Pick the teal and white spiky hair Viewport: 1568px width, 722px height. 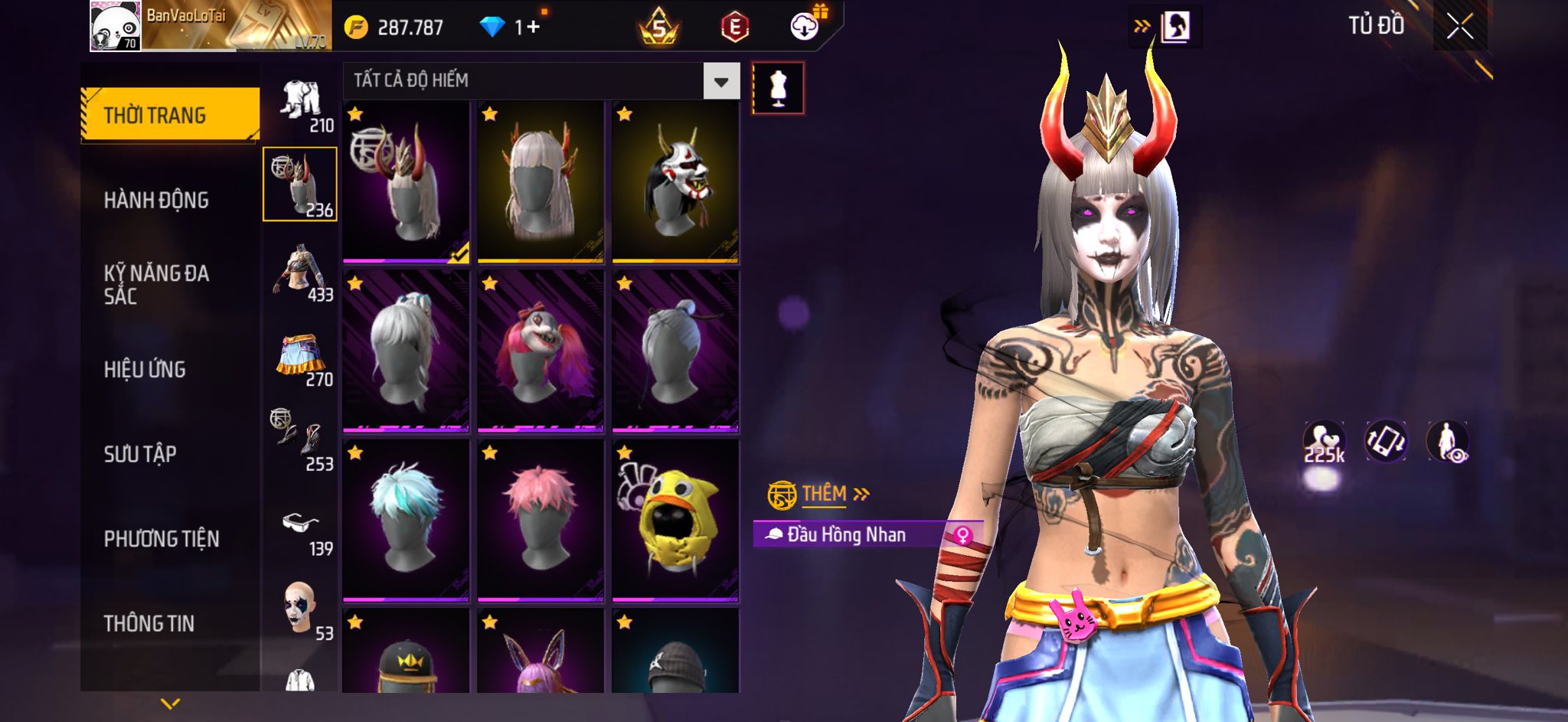(406, 521)
